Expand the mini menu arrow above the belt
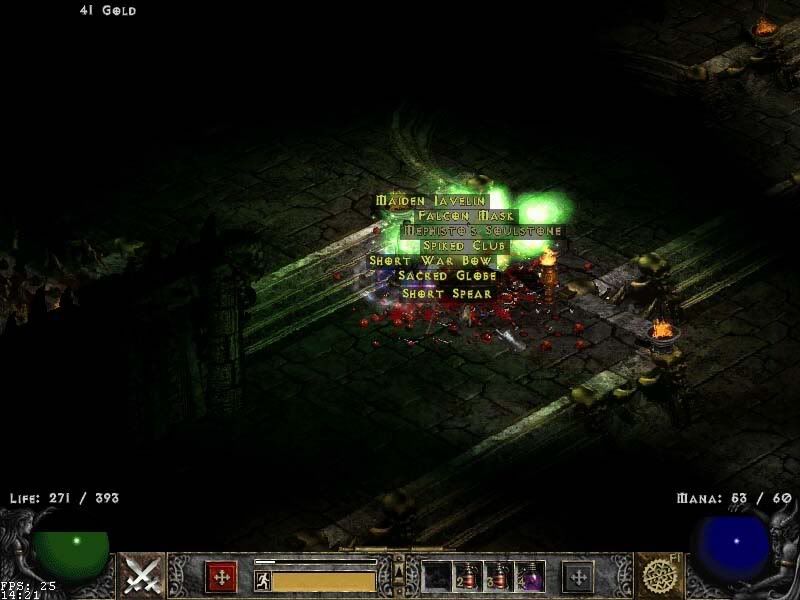This screenshot has width=800, height=600. coord(399,567)
